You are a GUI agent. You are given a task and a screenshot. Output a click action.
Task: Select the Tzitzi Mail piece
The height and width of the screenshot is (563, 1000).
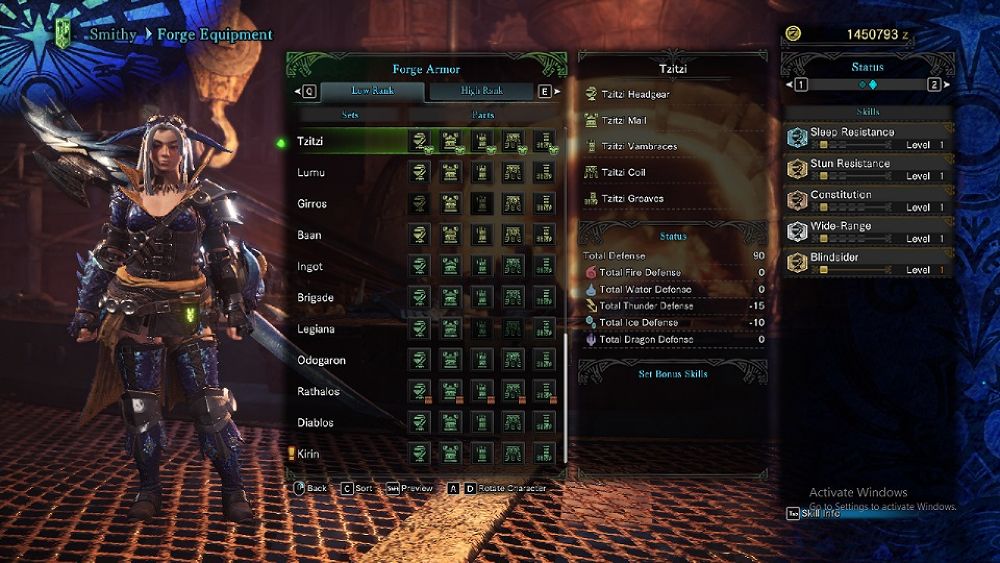click(624, 120)
